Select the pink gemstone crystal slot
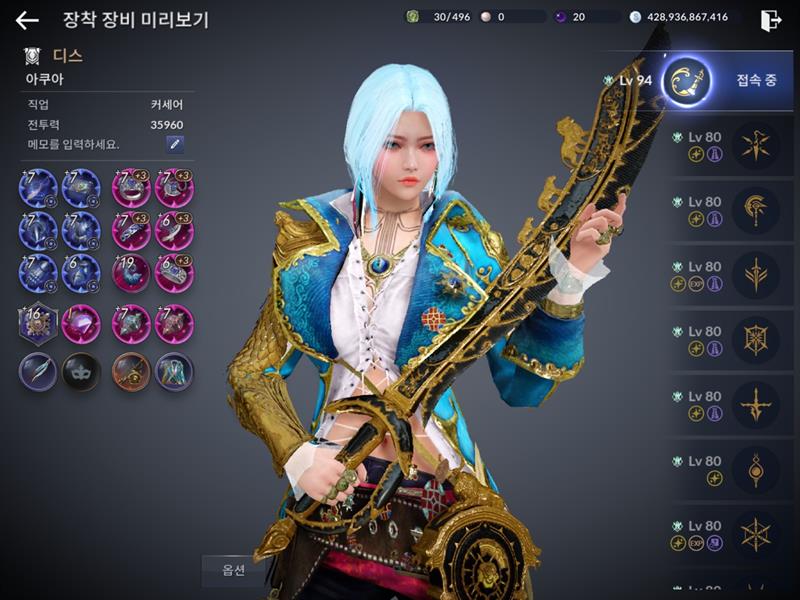Screen dimensions: 800x600 [81, 324]
